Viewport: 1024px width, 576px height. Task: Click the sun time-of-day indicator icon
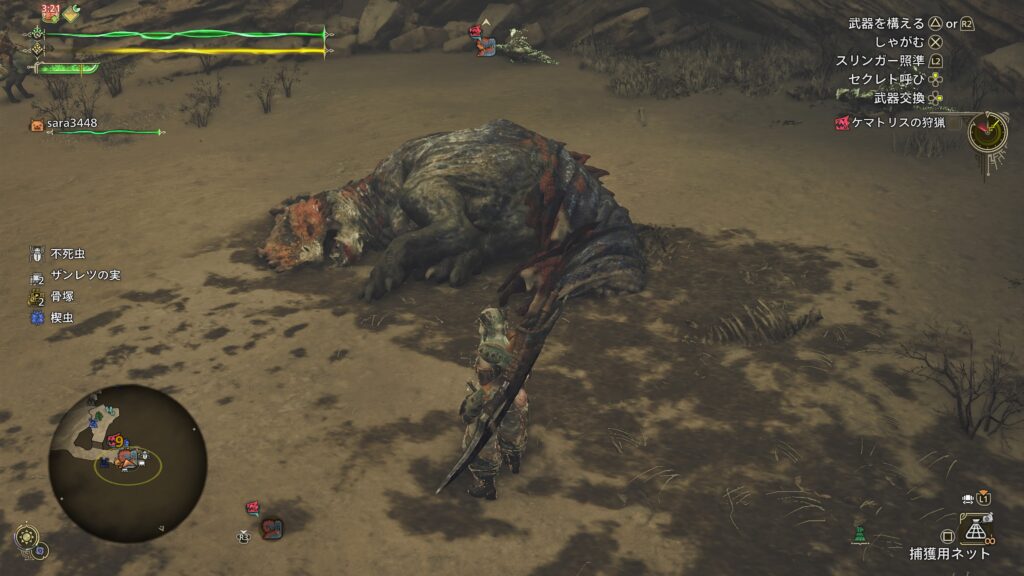coord(27,538)
